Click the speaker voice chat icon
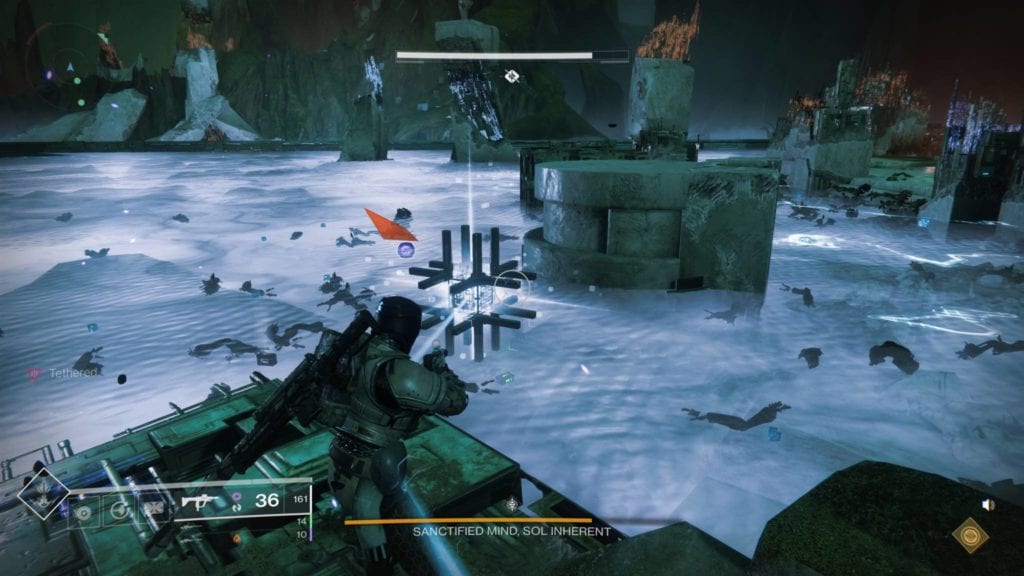Image resolution: width=1024 pixels, height=576 pixels. tap(989, 505)
